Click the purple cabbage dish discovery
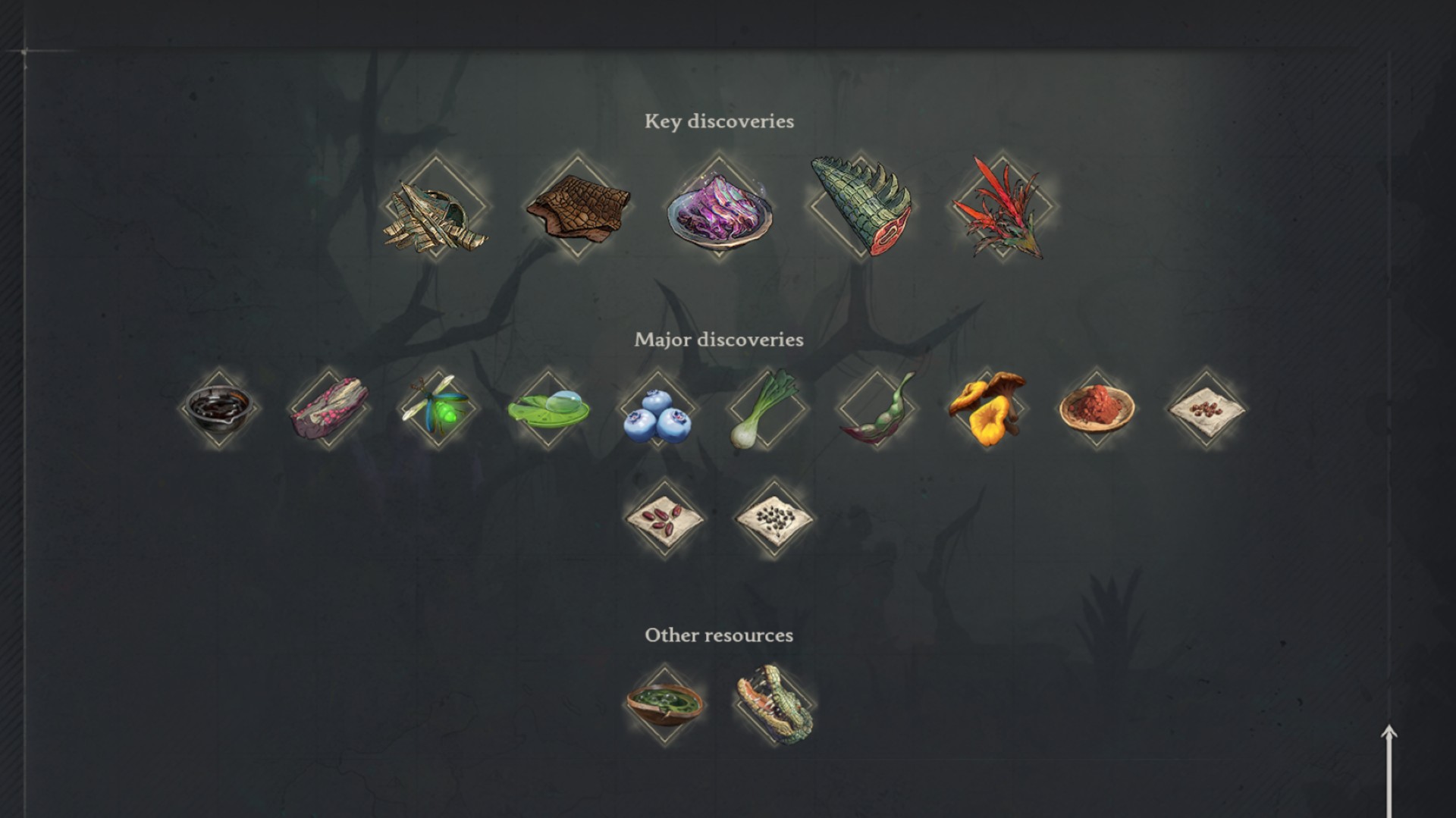 (720, 216)
